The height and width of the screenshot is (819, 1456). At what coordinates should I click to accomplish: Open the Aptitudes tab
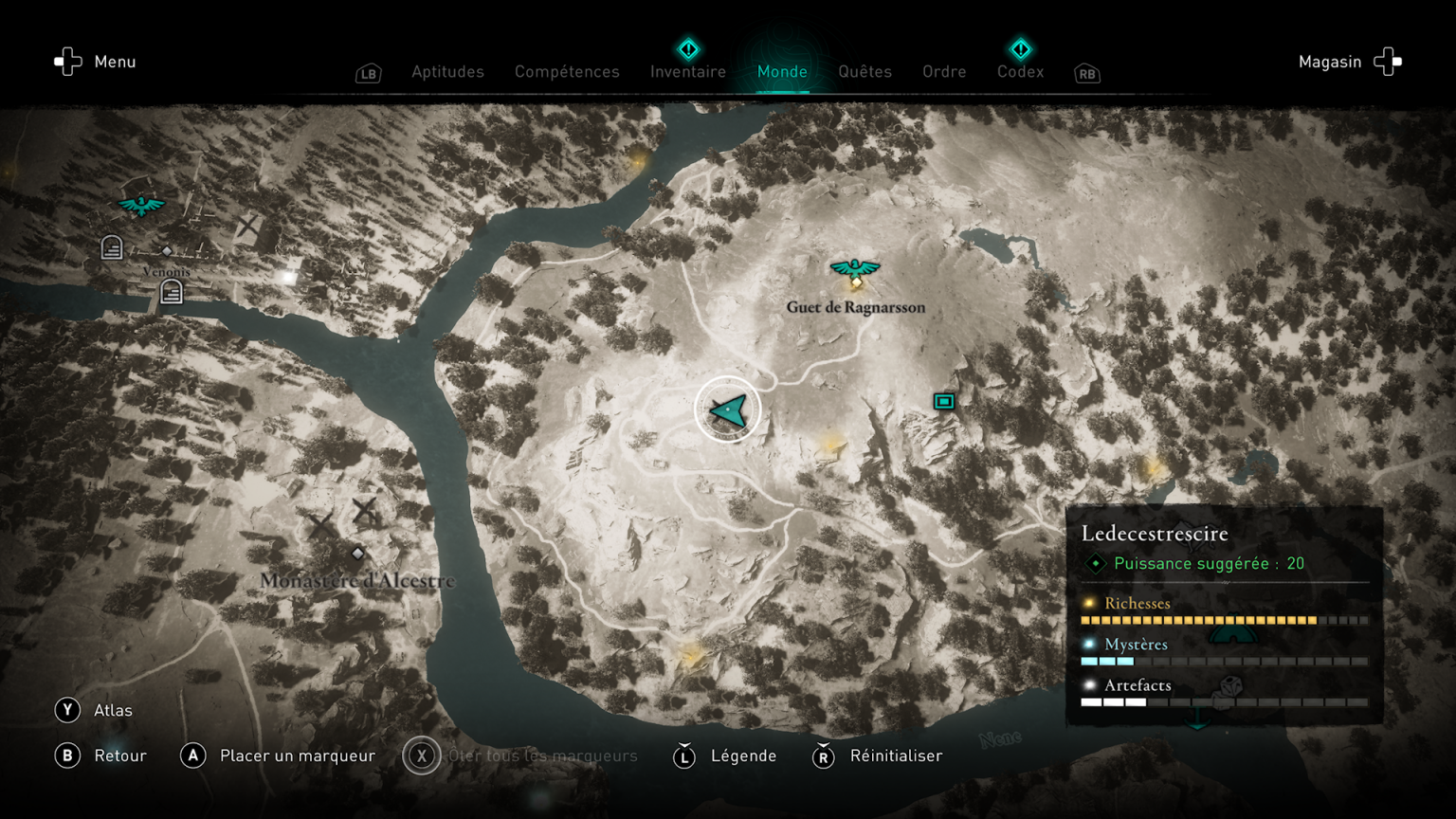tap(447, 72)
